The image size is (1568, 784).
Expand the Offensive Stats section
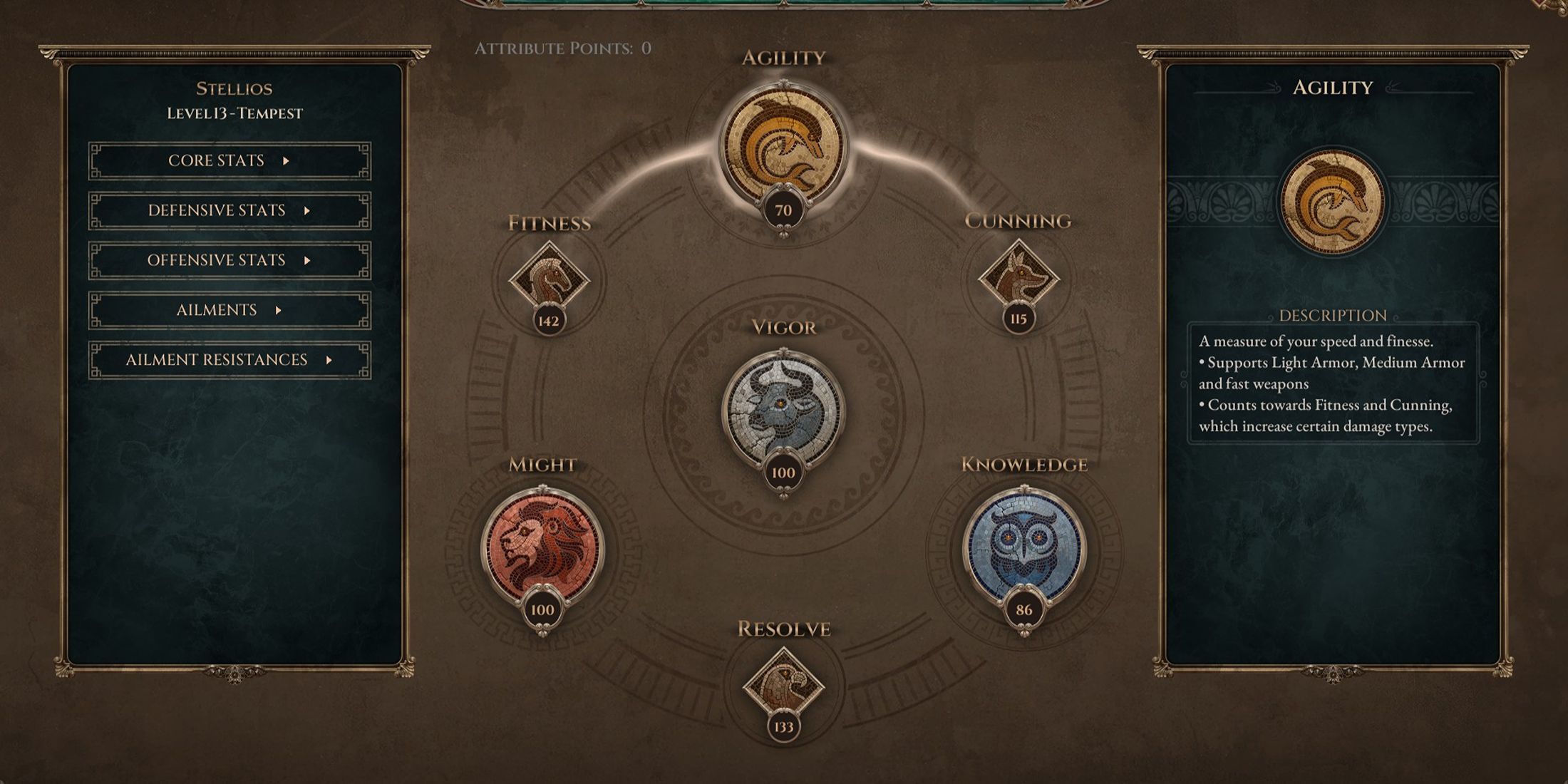point(228,260)
